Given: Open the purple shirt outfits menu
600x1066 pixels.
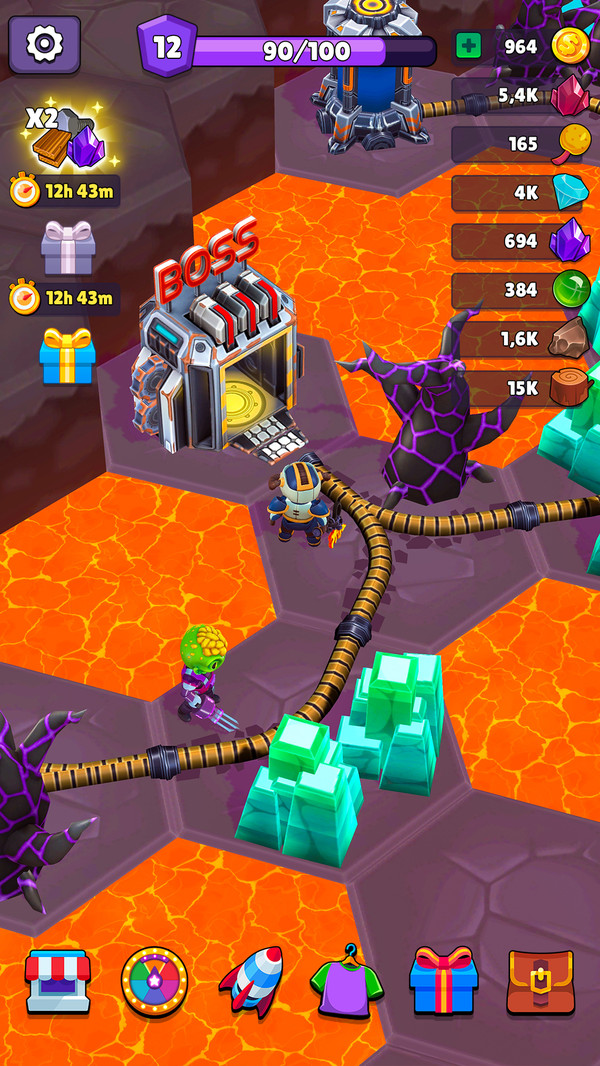Looking at the screenshot, I should click(347, 982).
